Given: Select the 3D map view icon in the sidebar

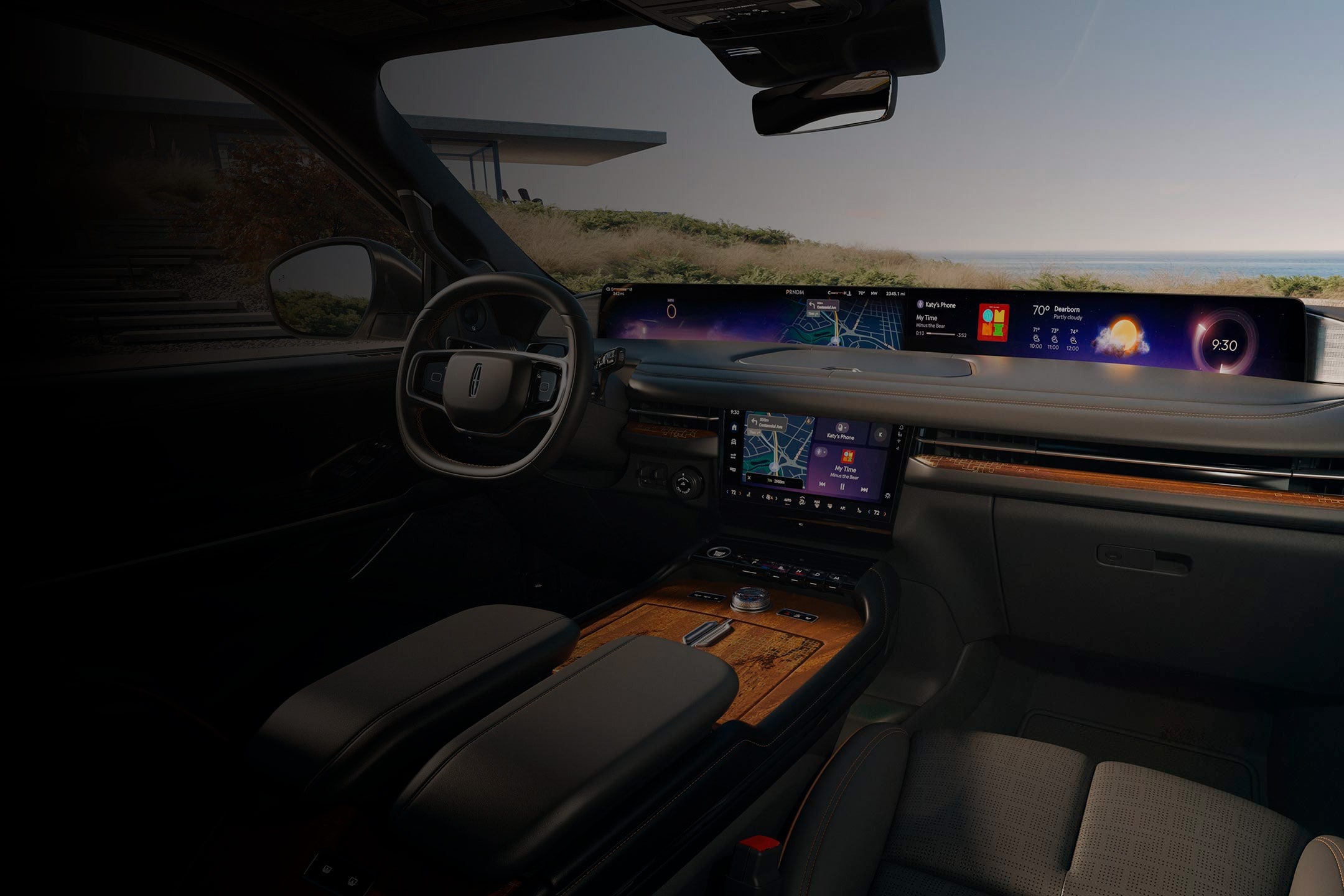Looking at the screenshot, I should pyautogui.click(x=734, y=442).
